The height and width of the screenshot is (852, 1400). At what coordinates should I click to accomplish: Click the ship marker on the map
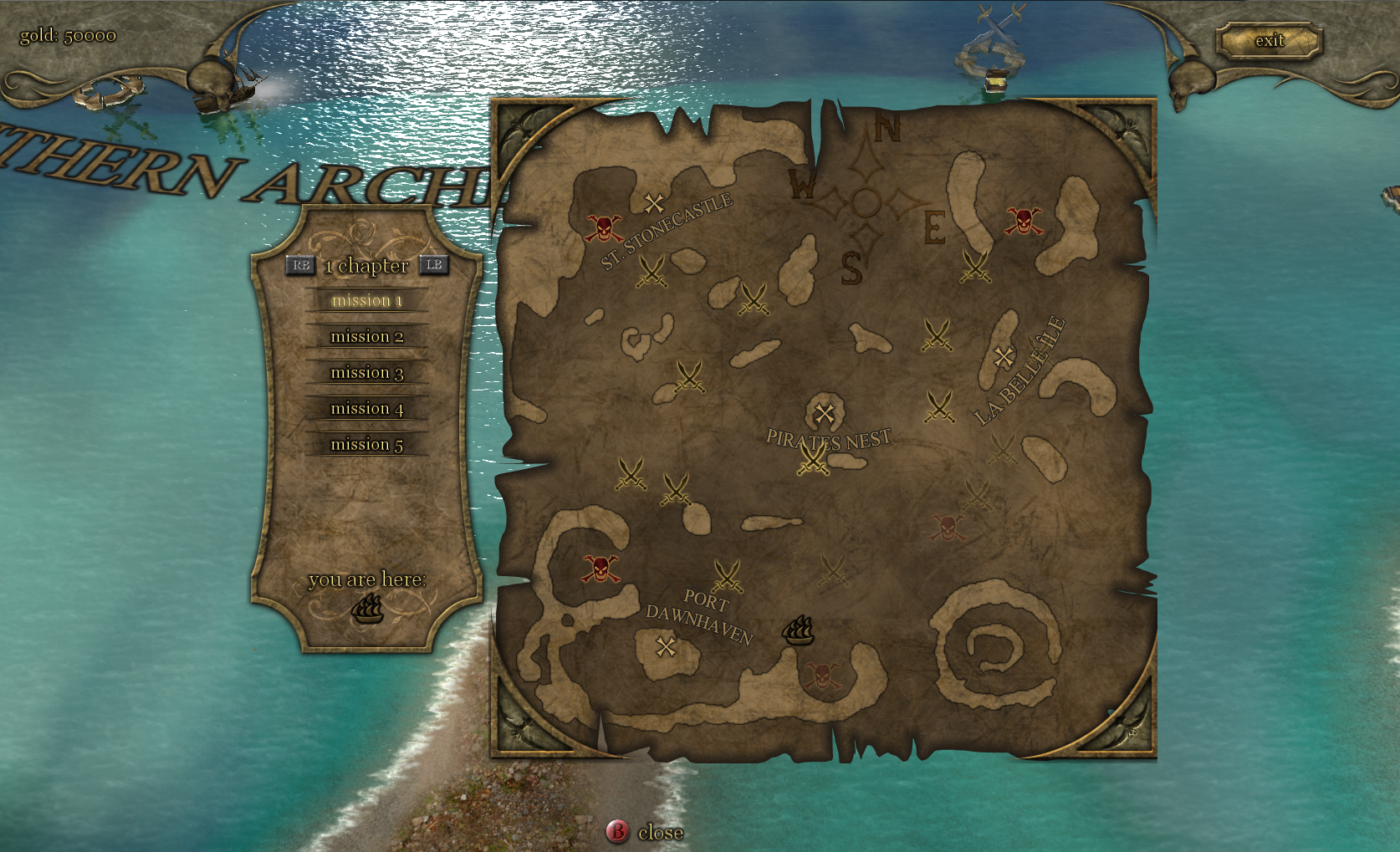(x=798, y=631)
